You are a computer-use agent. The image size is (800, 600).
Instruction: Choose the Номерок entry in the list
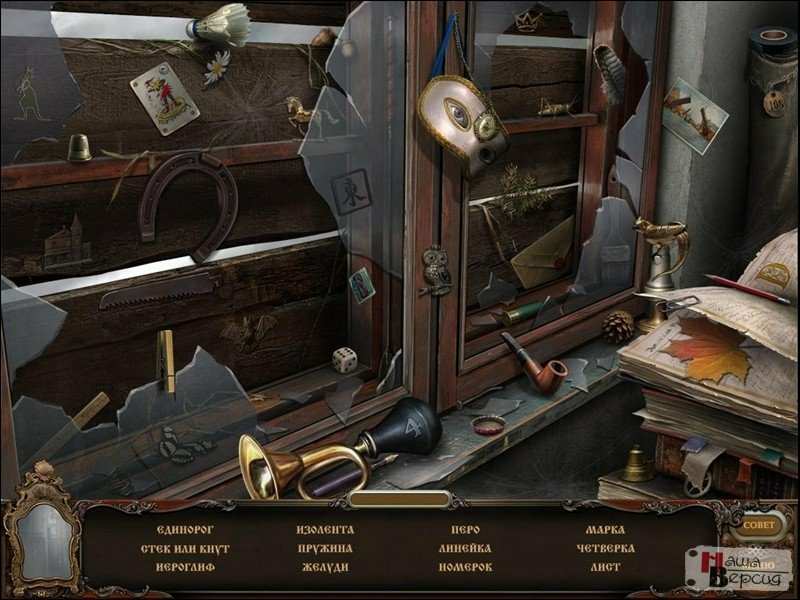click(465, 567)
